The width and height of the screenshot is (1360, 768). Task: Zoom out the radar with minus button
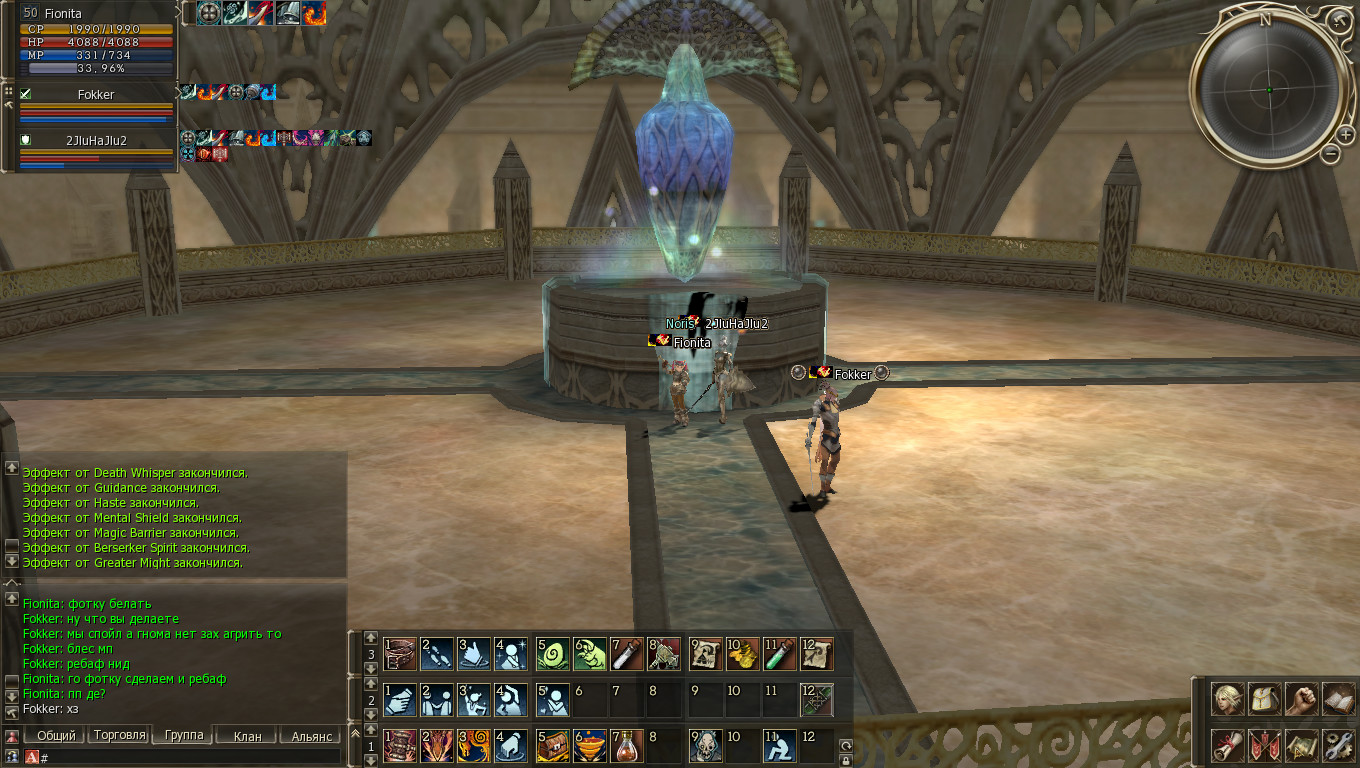(1330, 153)
